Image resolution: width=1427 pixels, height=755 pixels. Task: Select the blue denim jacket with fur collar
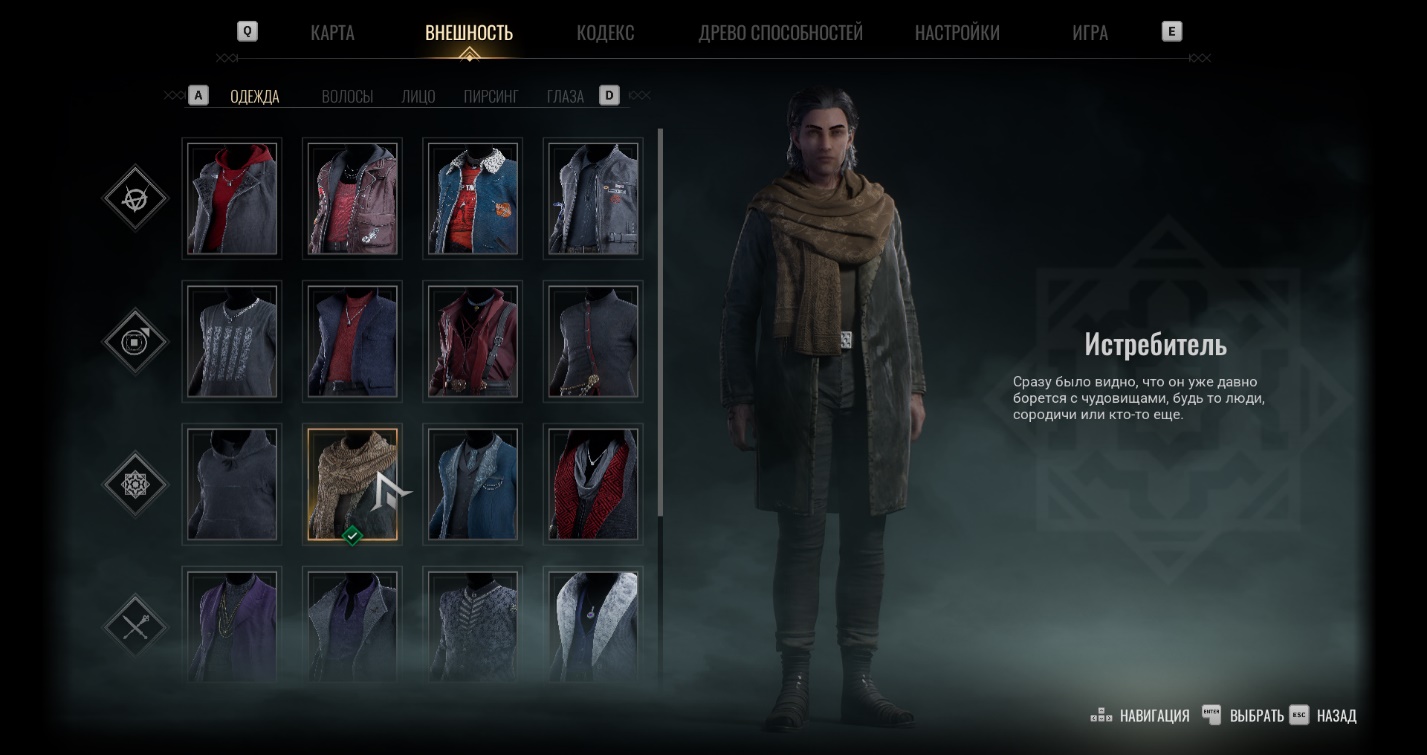(x=472, y=198)
